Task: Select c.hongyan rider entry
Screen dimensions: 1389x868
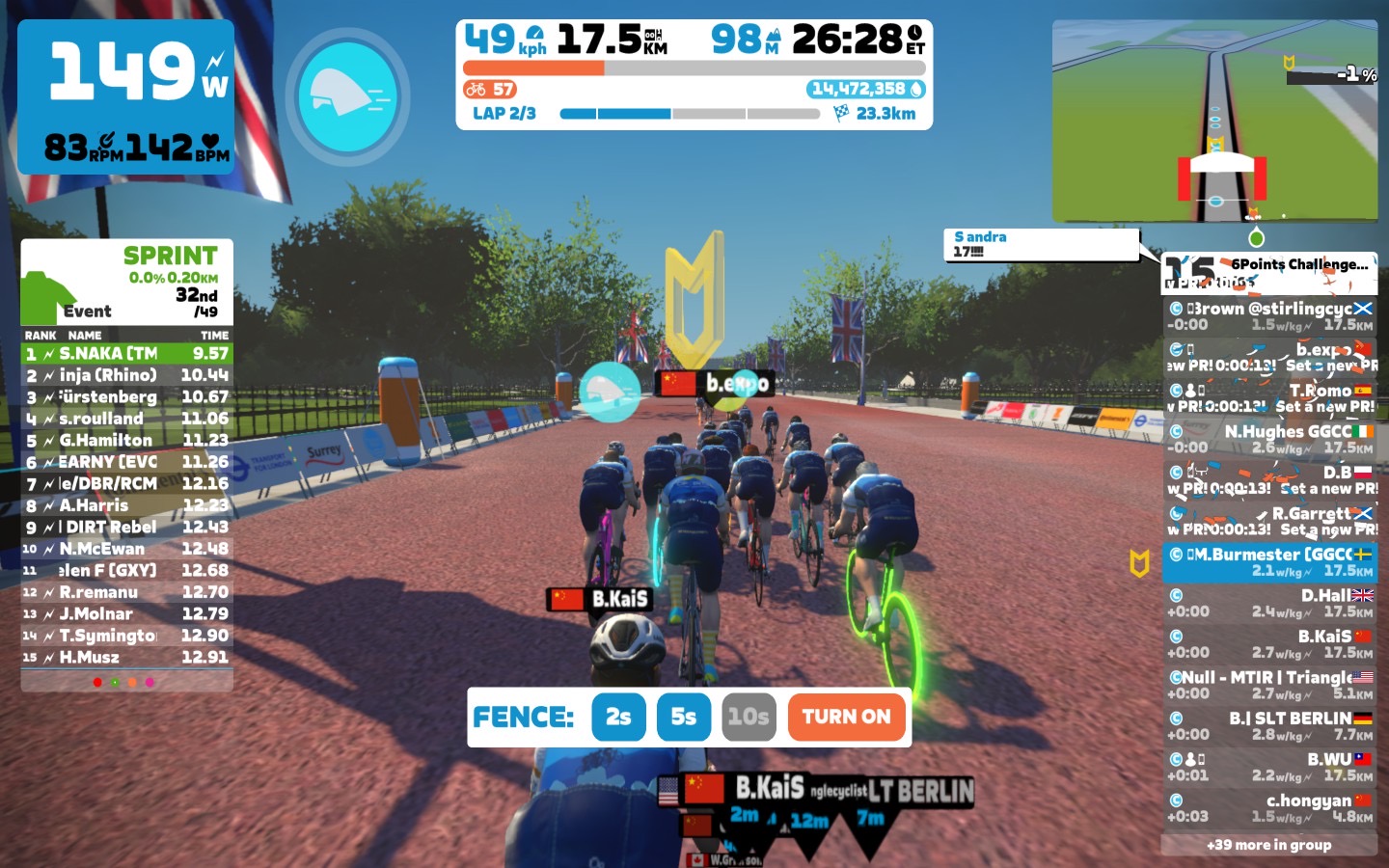Action: coord(1269,808)
